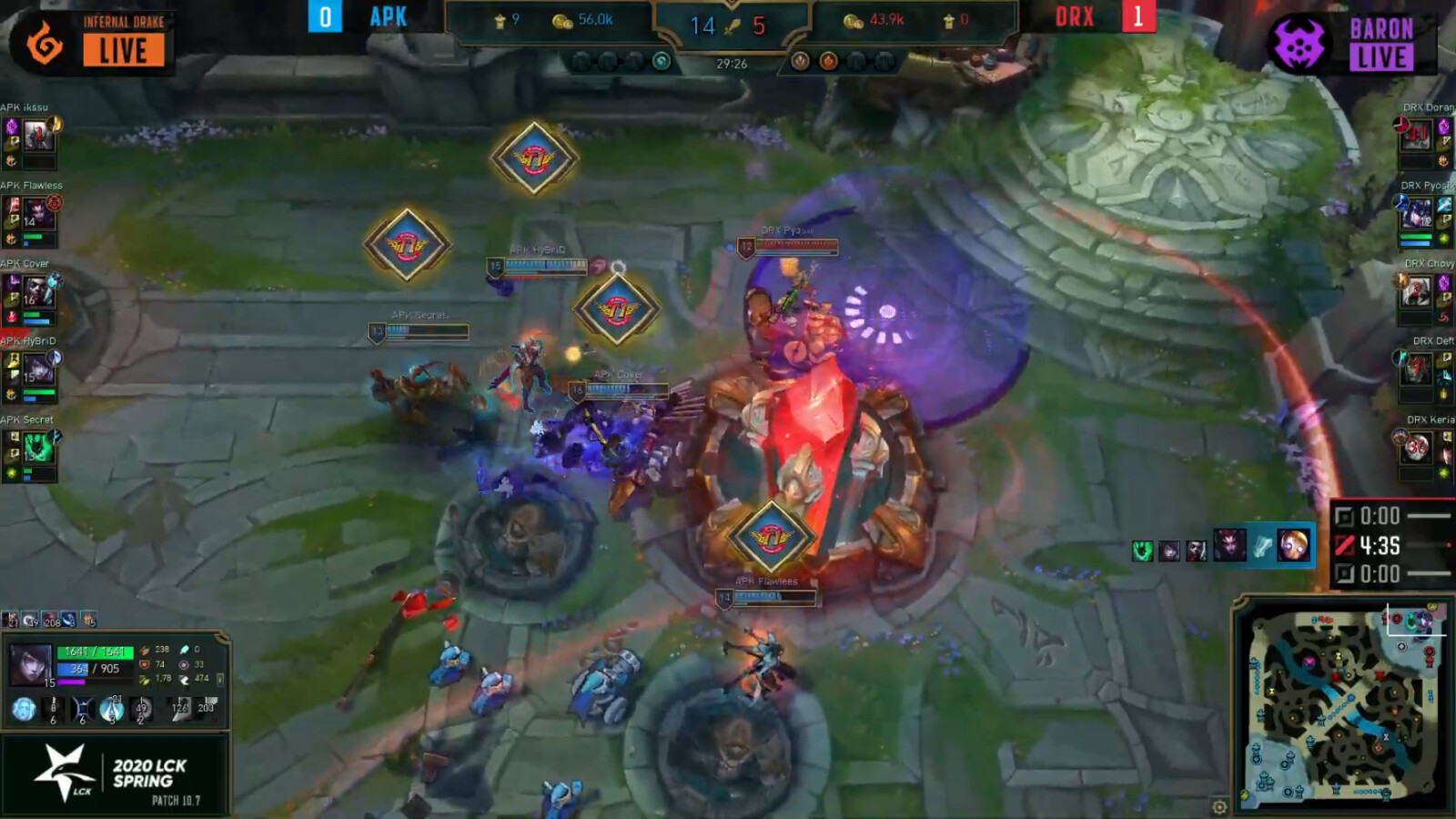
Task: Select DRX Chovy's champion portrait
Action: coord(1416,292)
